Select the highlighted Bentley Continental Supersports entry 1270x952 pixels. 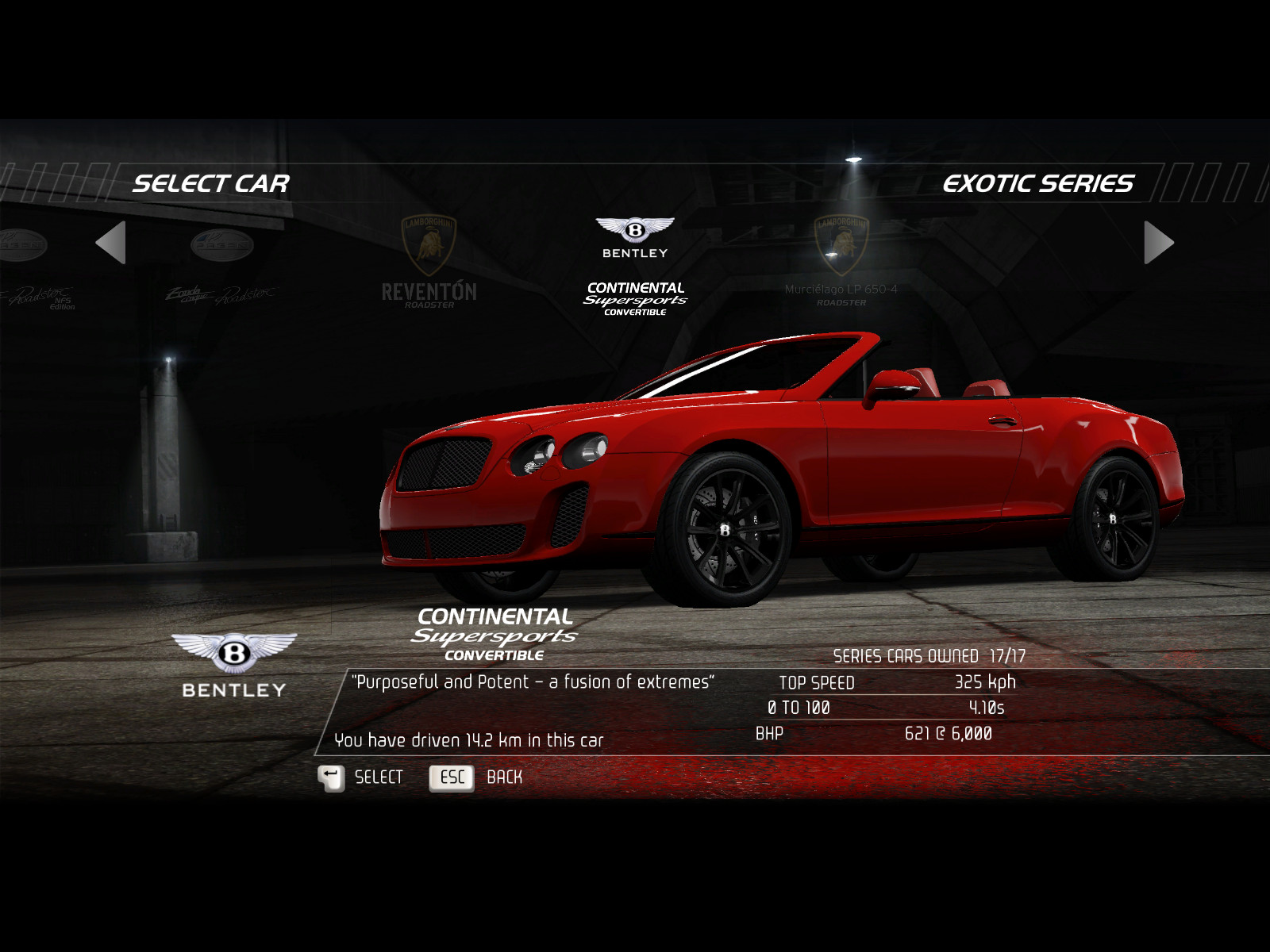click(635, 267)
